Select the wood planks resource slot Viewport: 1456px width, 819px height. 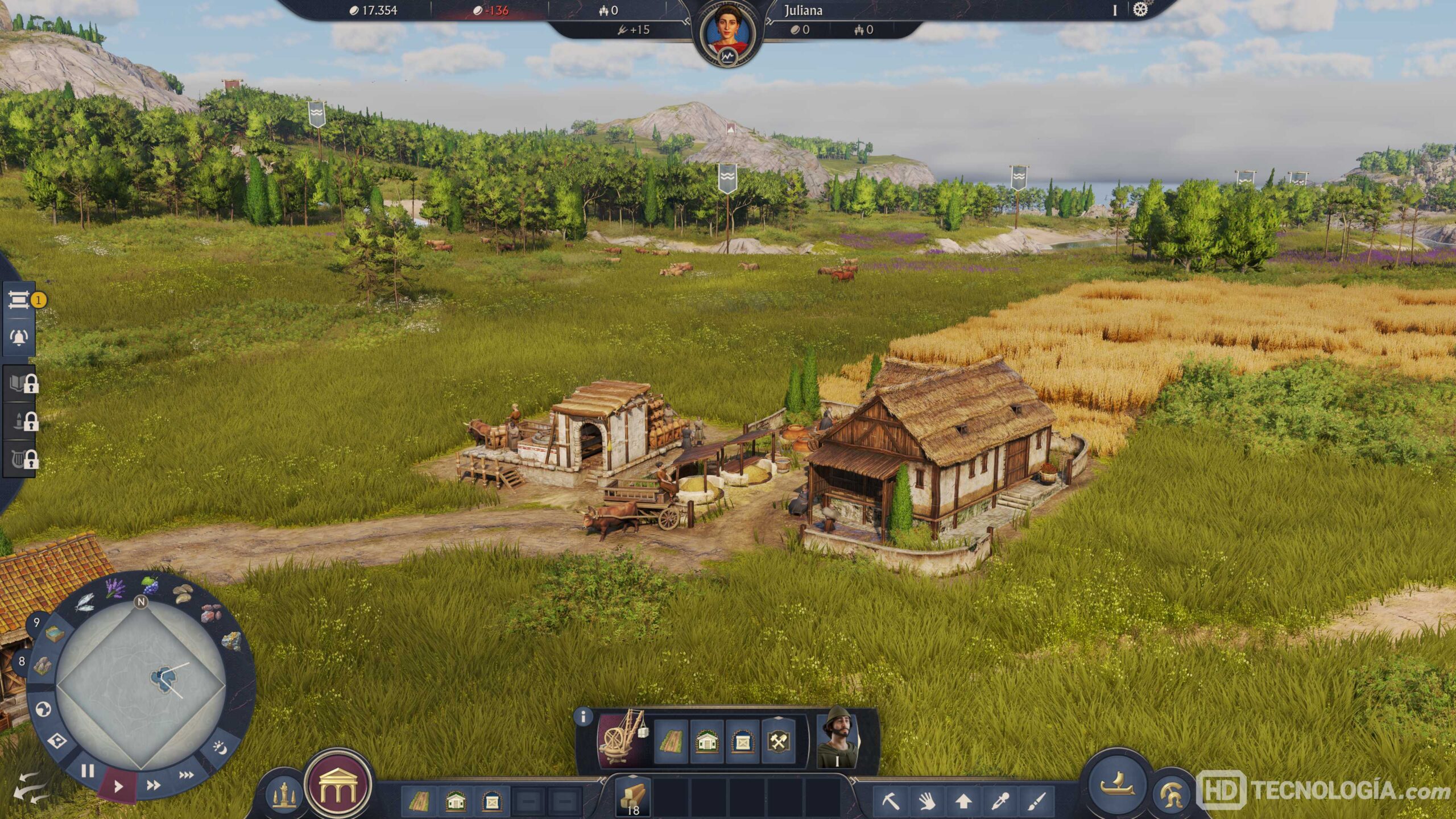point(633,797)
